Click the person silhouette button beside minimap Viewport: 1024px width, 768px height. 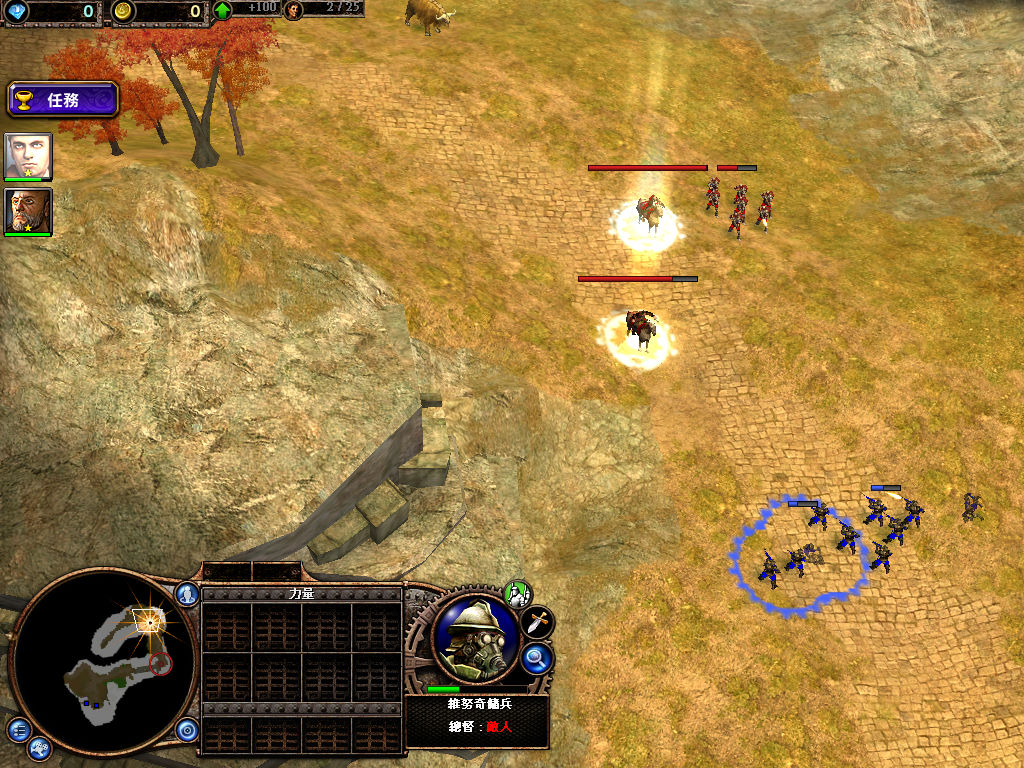click(187, 594)
